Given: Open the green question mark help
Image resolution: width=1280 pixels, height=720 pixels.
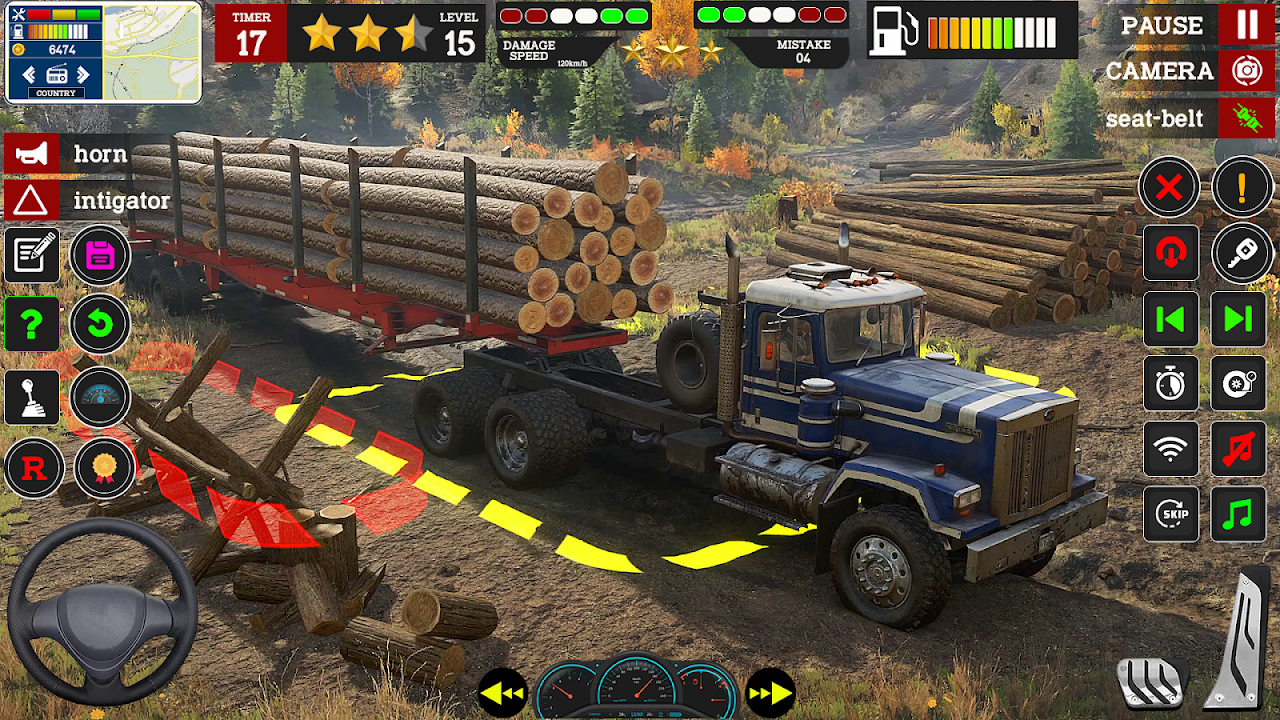Looking at the screenshot, I should [x=32, y=323].
